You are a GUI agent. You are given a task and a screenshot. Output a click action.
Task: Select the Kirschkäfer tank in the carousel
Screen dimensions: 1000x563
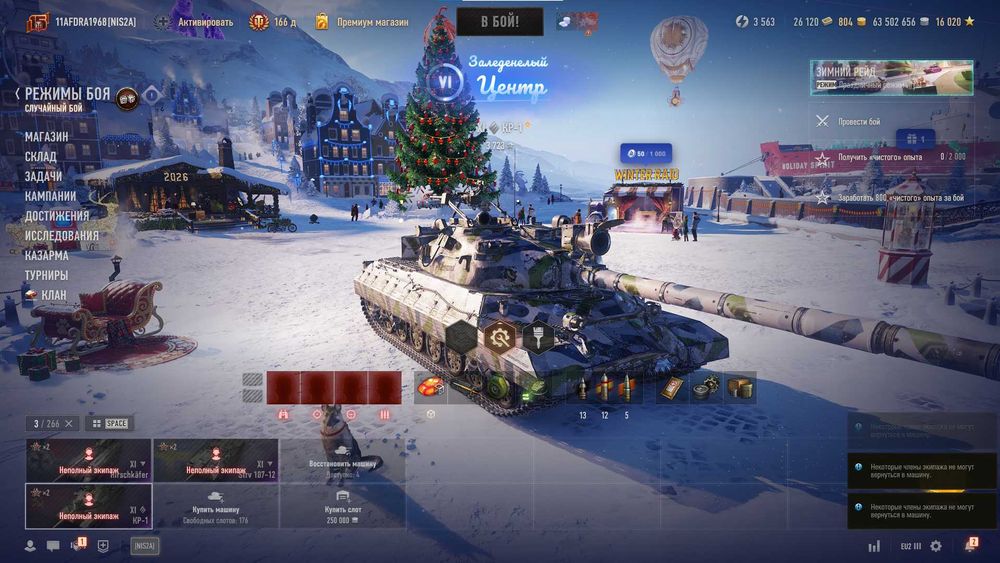[x=88, y=461]
